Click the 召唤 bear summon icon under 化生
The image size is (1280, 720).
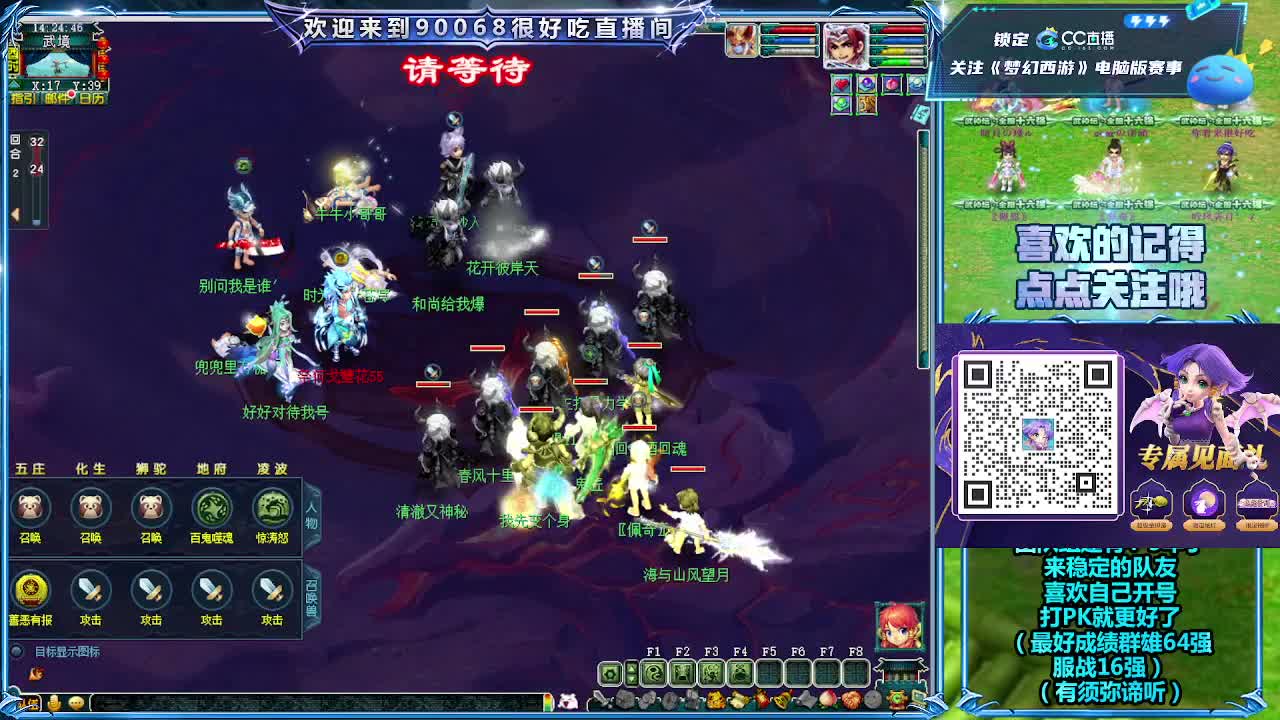(90, 510)
